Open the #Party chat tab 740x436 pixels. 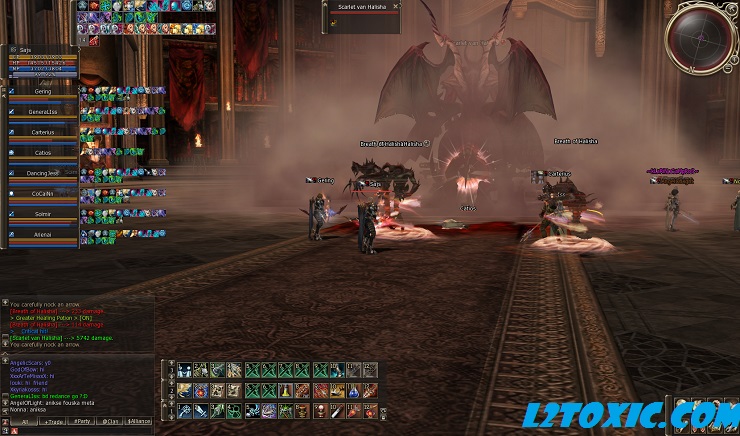(82, 422)
